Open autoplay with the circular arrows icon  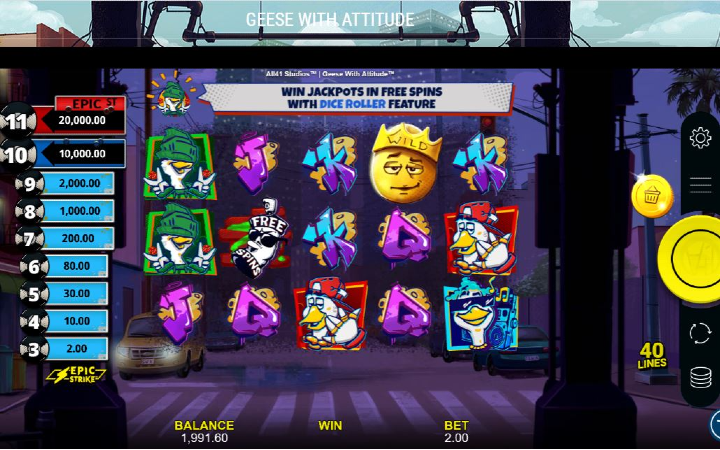(701, 333)
